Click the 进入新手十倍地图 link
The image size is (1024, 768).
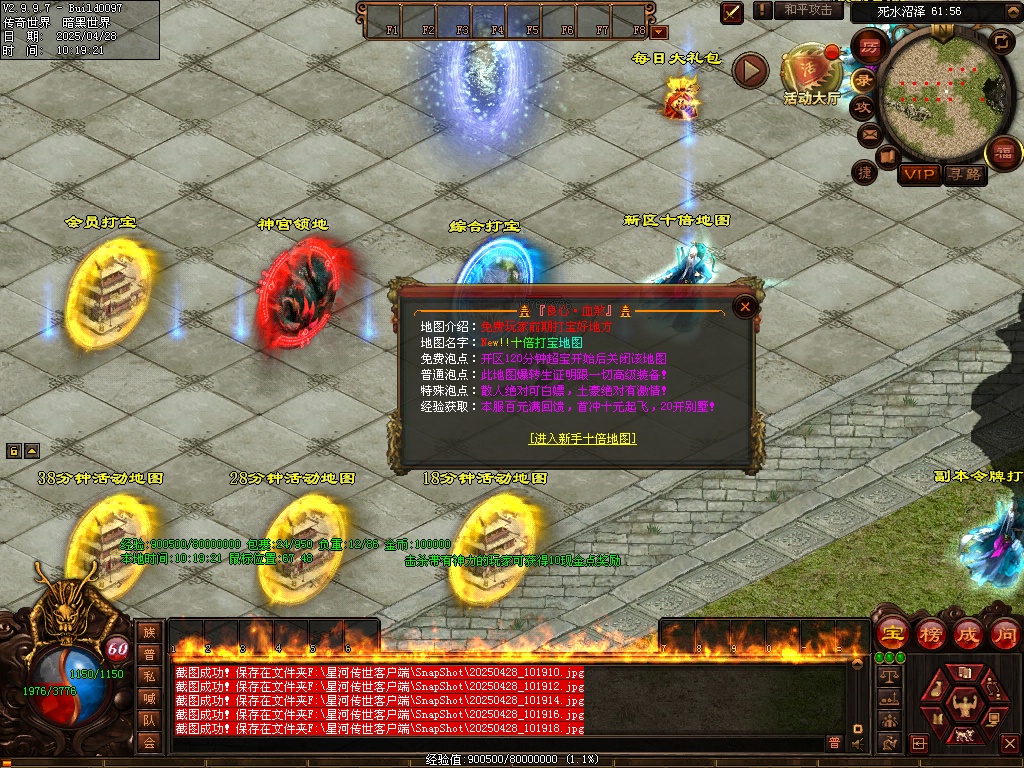[583, 438]
